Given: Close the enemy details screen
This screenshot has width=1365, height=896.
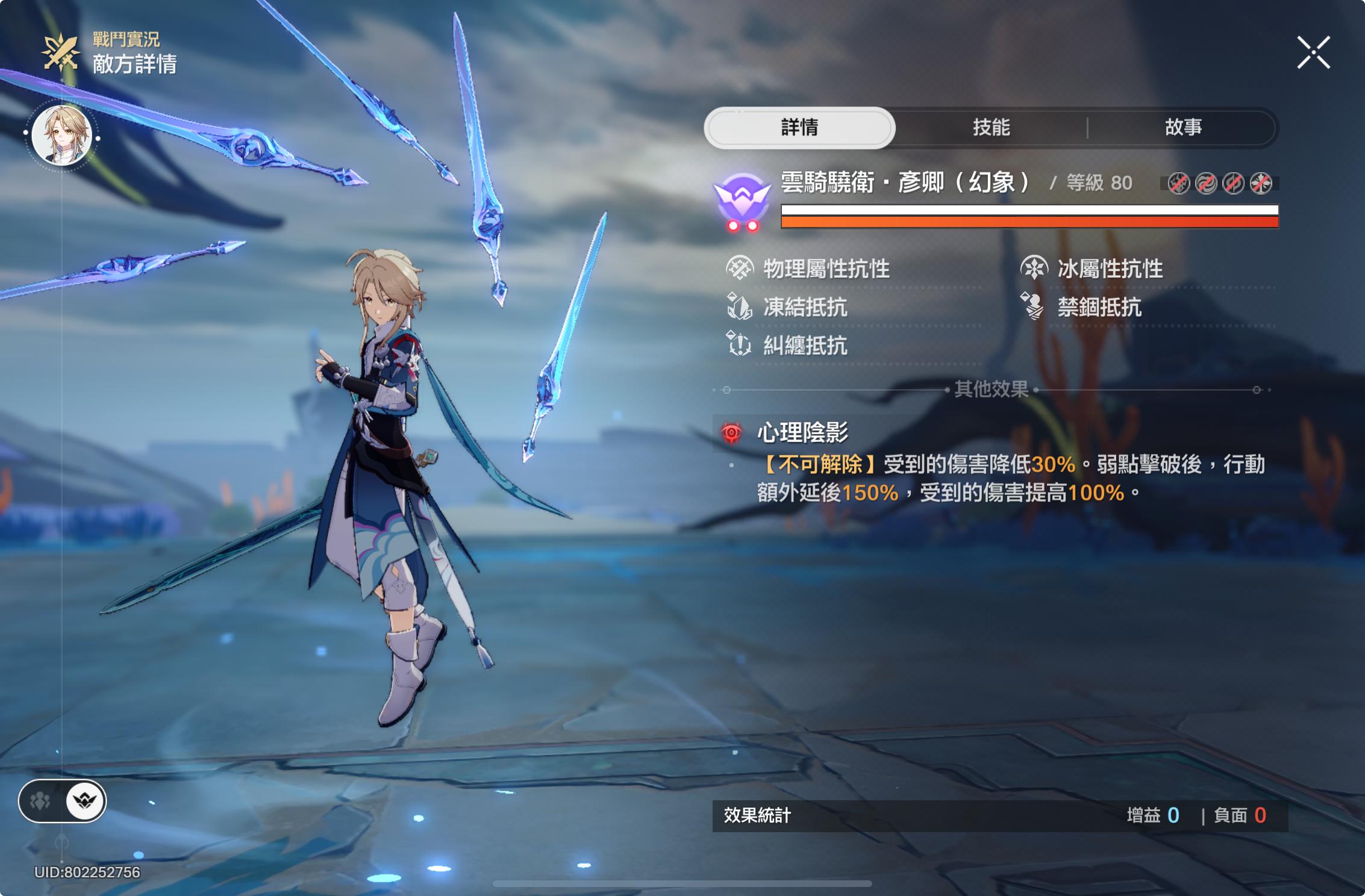Looking at the screenshot, I should click(x=1313, y=53).
